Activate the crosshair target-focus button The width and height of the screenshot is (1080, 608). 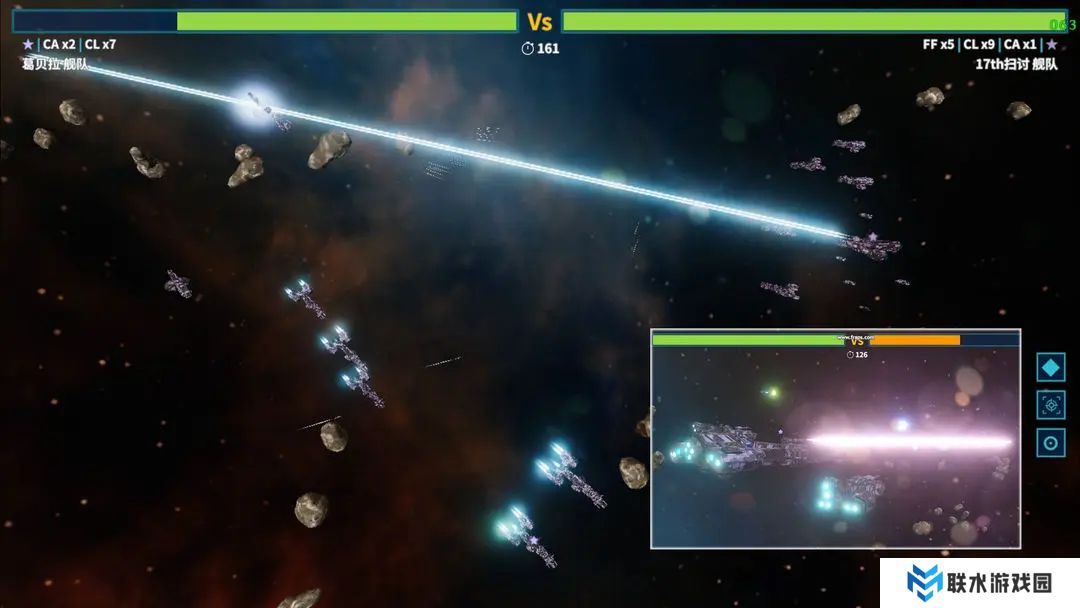pyautogui.click(x=1051, y=405)
